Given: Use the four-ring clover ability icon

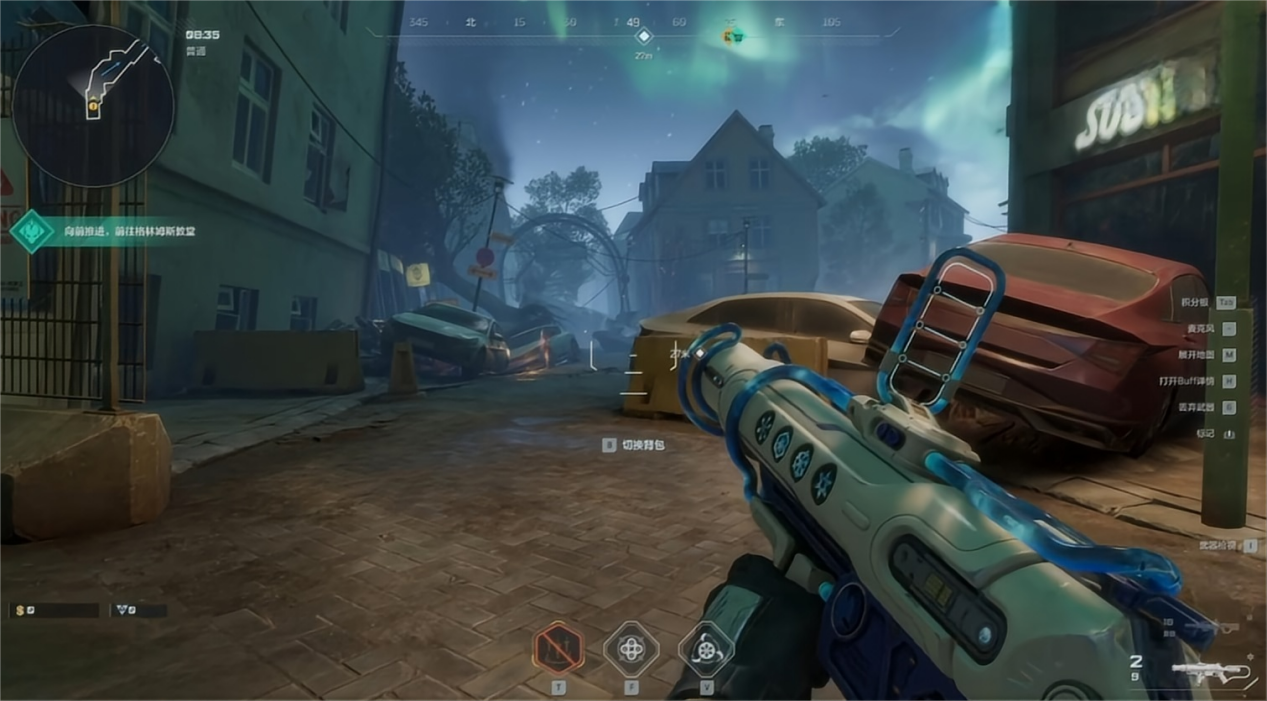Looking at the screenshot, I should [x=631, y=648].
